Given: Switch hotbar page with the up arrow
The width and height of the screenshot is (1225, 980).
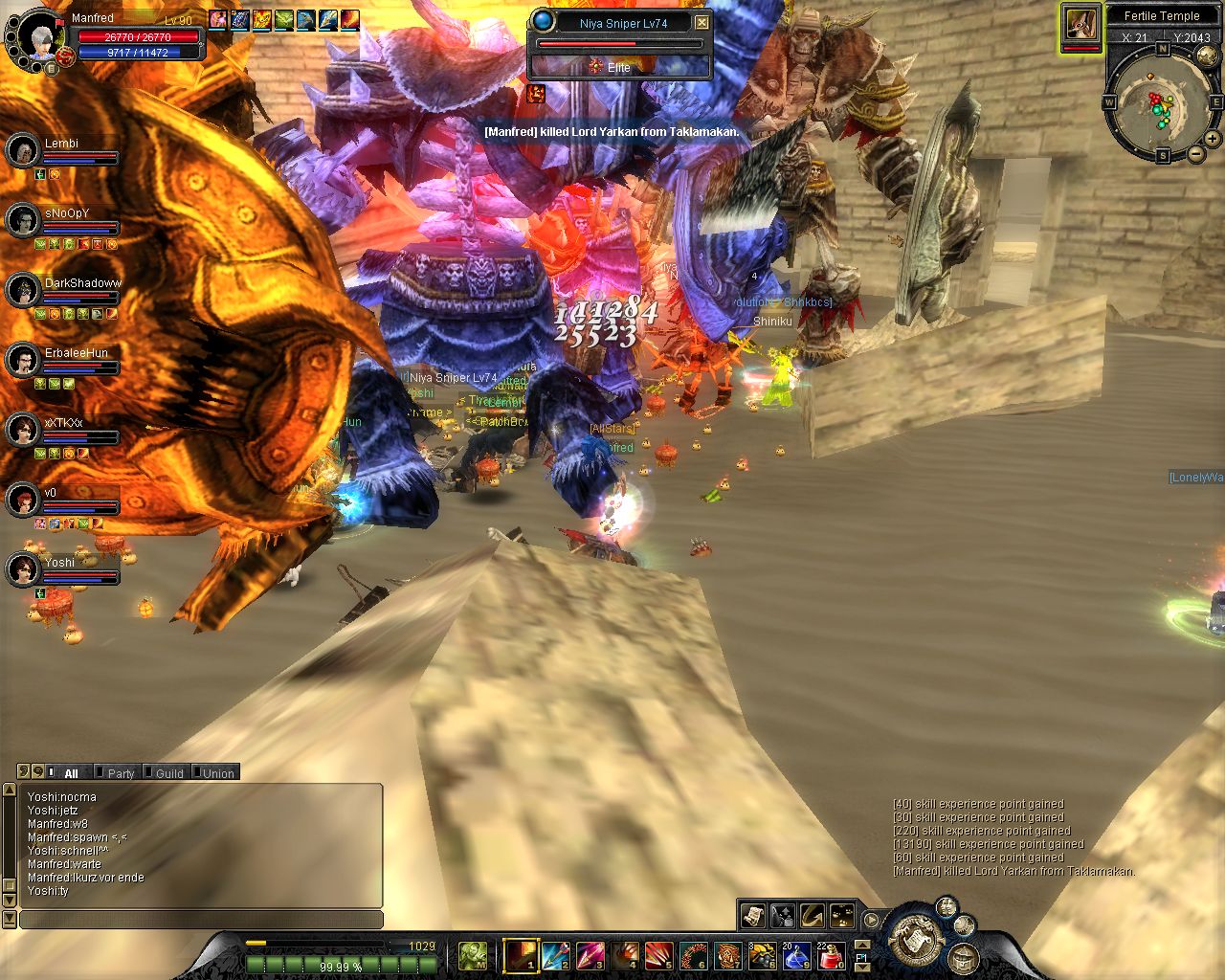Looking at the screenshot, I should 860,946.
